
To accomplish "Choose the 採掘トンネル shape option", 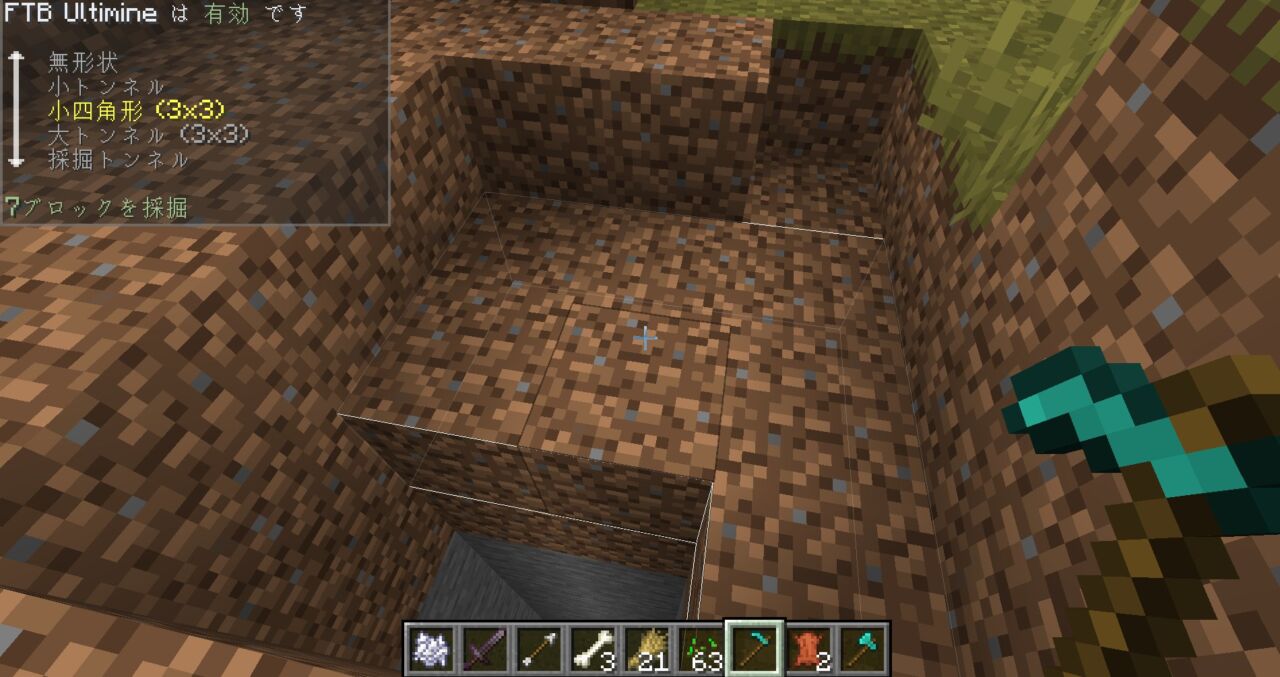I will pos(118,159).
